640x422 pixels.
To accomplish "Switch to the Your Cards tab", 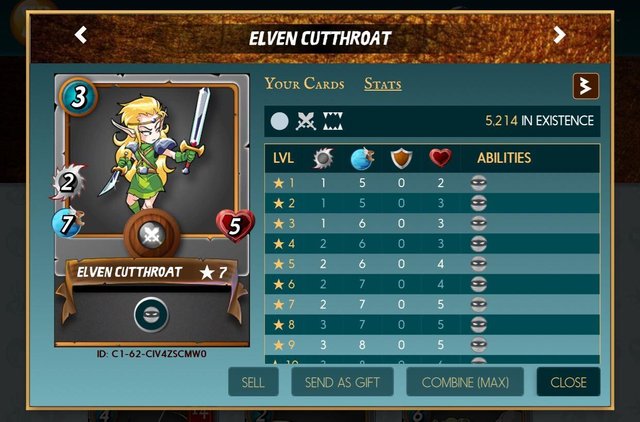I will click(304, 84).
